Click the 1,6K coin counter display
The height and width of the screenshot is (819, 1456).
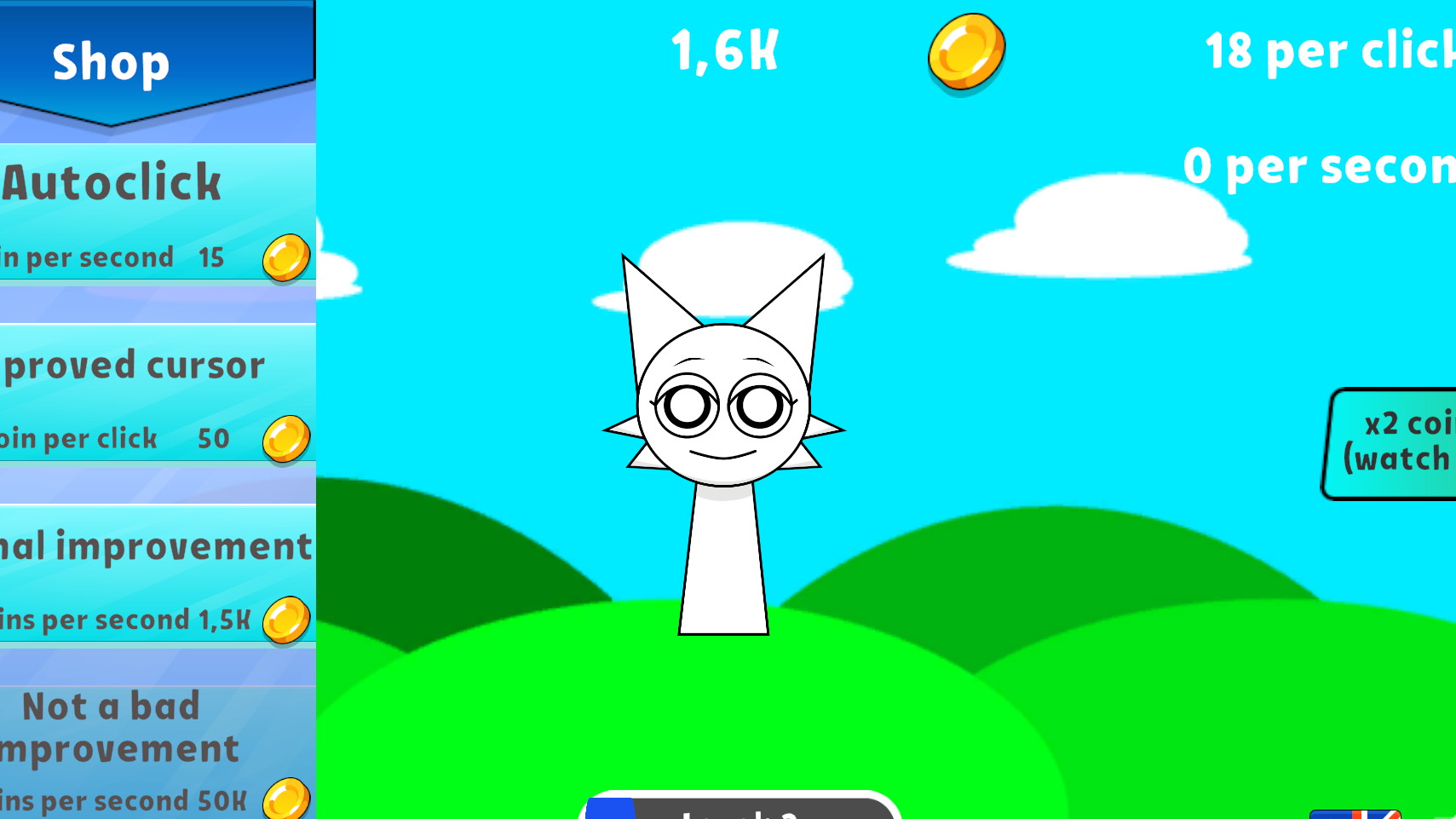pyautogui.click(x=722, y=51)
